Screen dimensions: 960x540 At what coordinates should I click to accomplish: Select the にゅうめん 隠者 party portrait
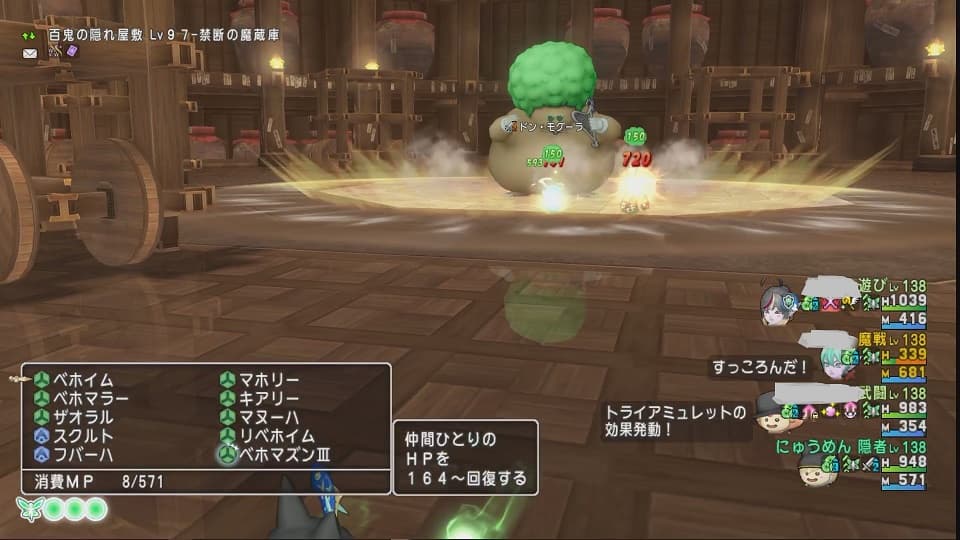pos(816,468)
